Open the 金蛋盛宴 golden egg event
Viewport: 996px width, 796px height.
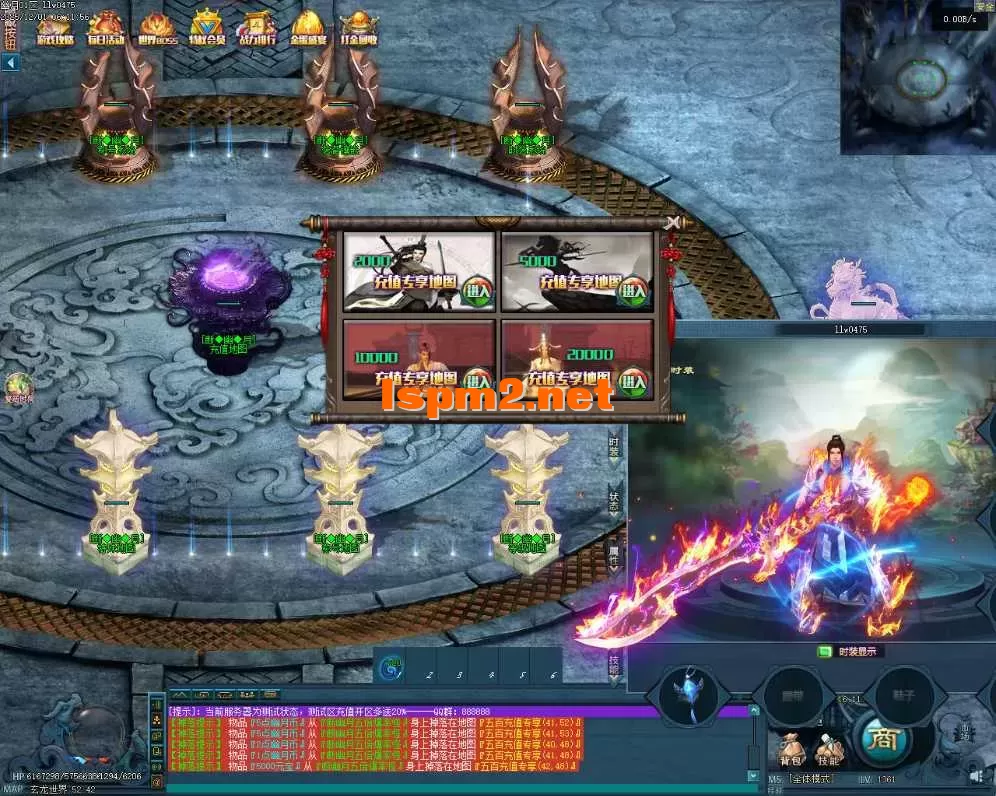point(307,29)
